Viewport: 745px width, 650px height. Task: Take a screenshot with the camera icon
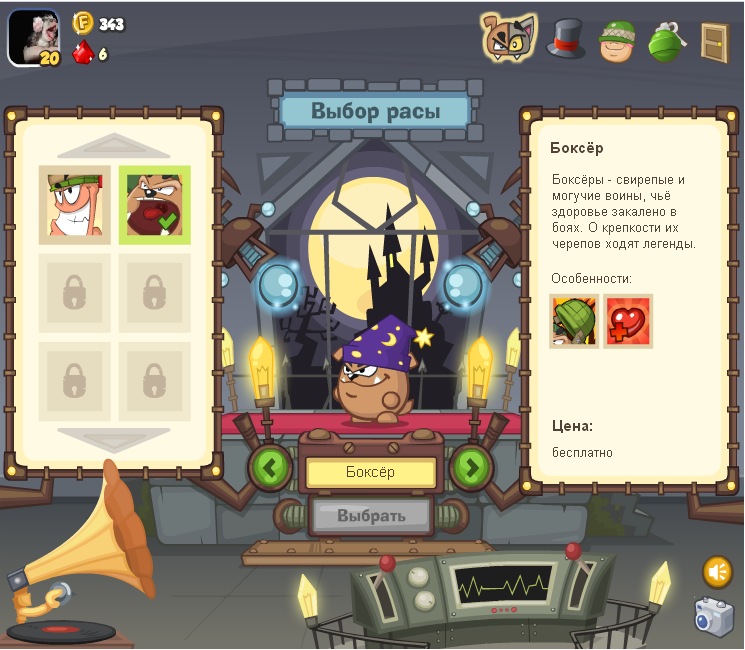pyautogui.click(x=714, y=617)
